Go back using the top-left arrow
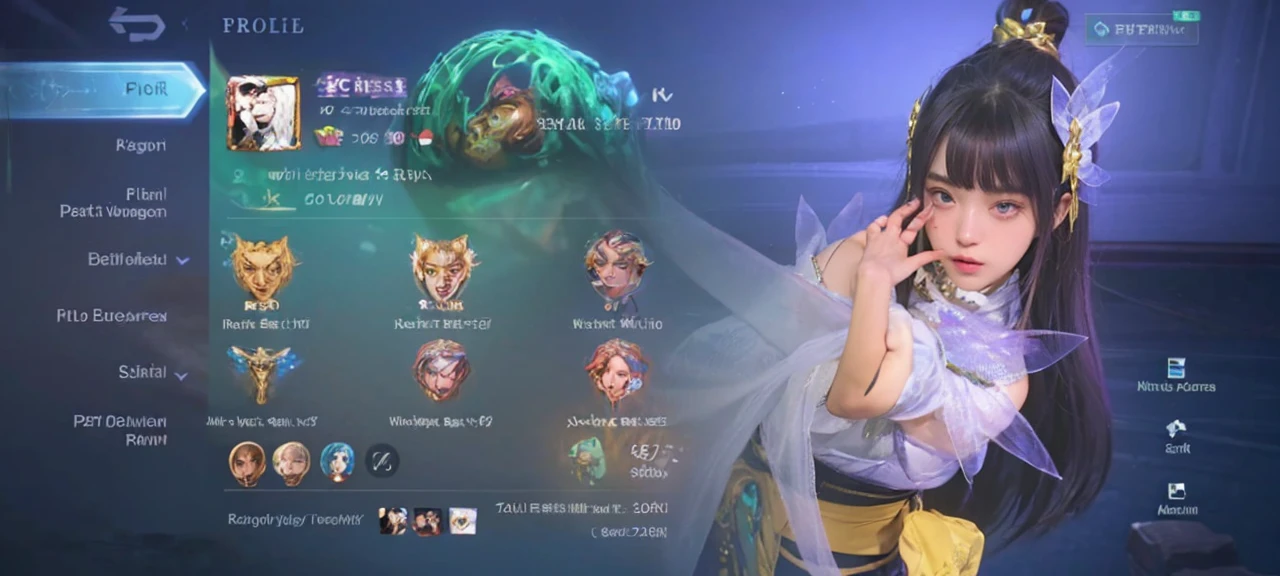 pyautogui.click(x=137, y=24)
